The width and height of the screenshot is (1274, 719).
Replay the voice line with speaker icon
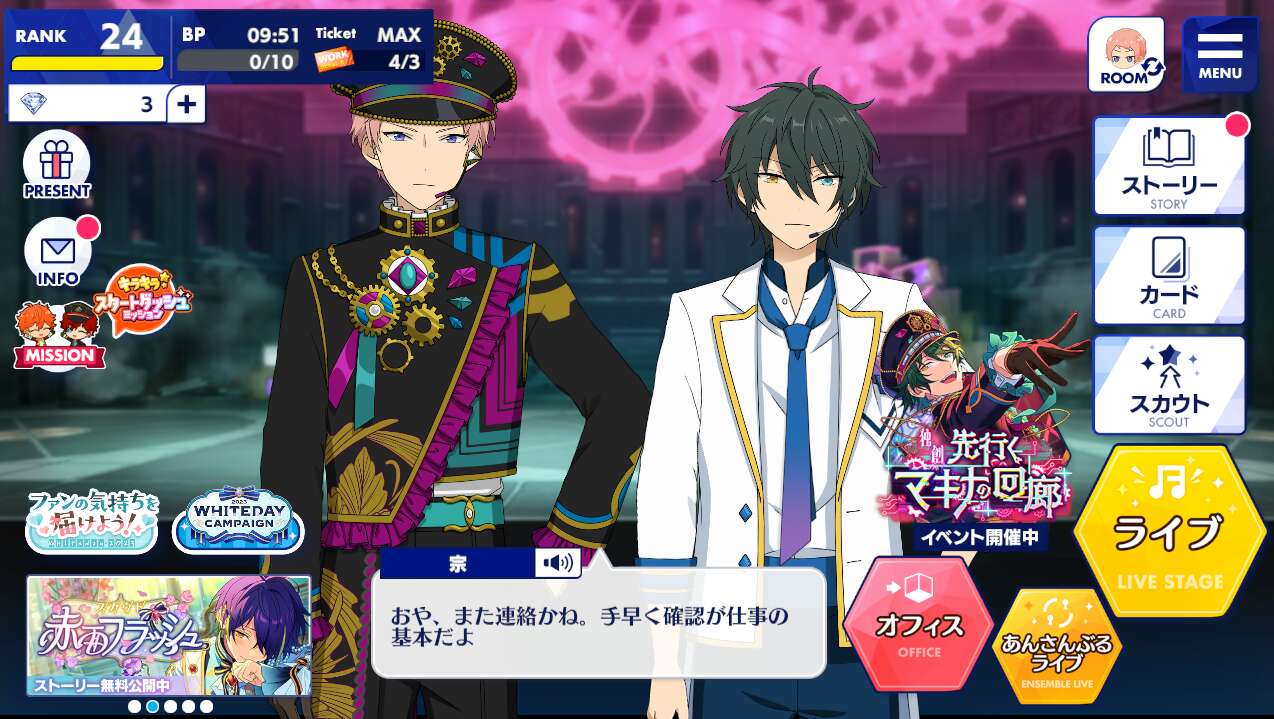[x=557, y=563]
